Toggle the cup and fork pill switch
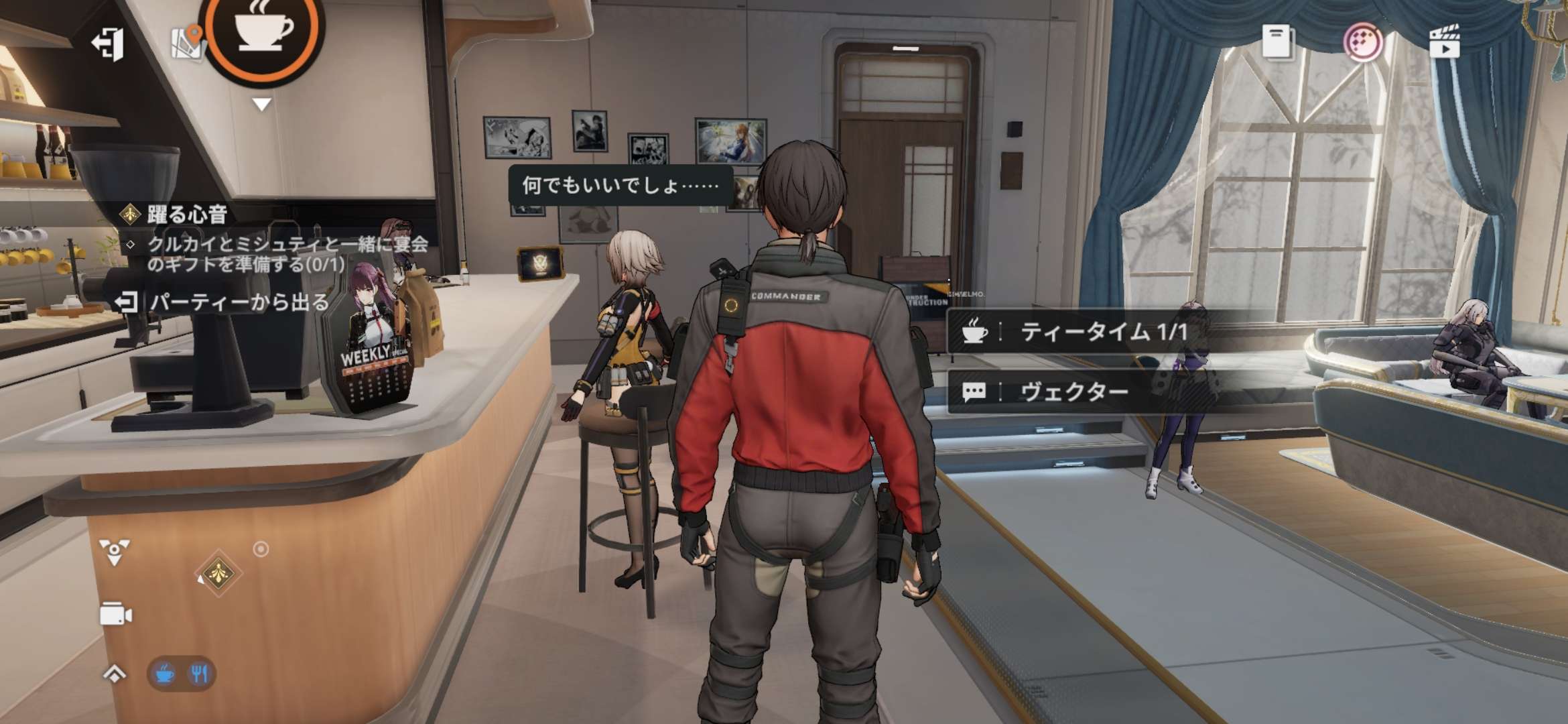 click(182, 673)
